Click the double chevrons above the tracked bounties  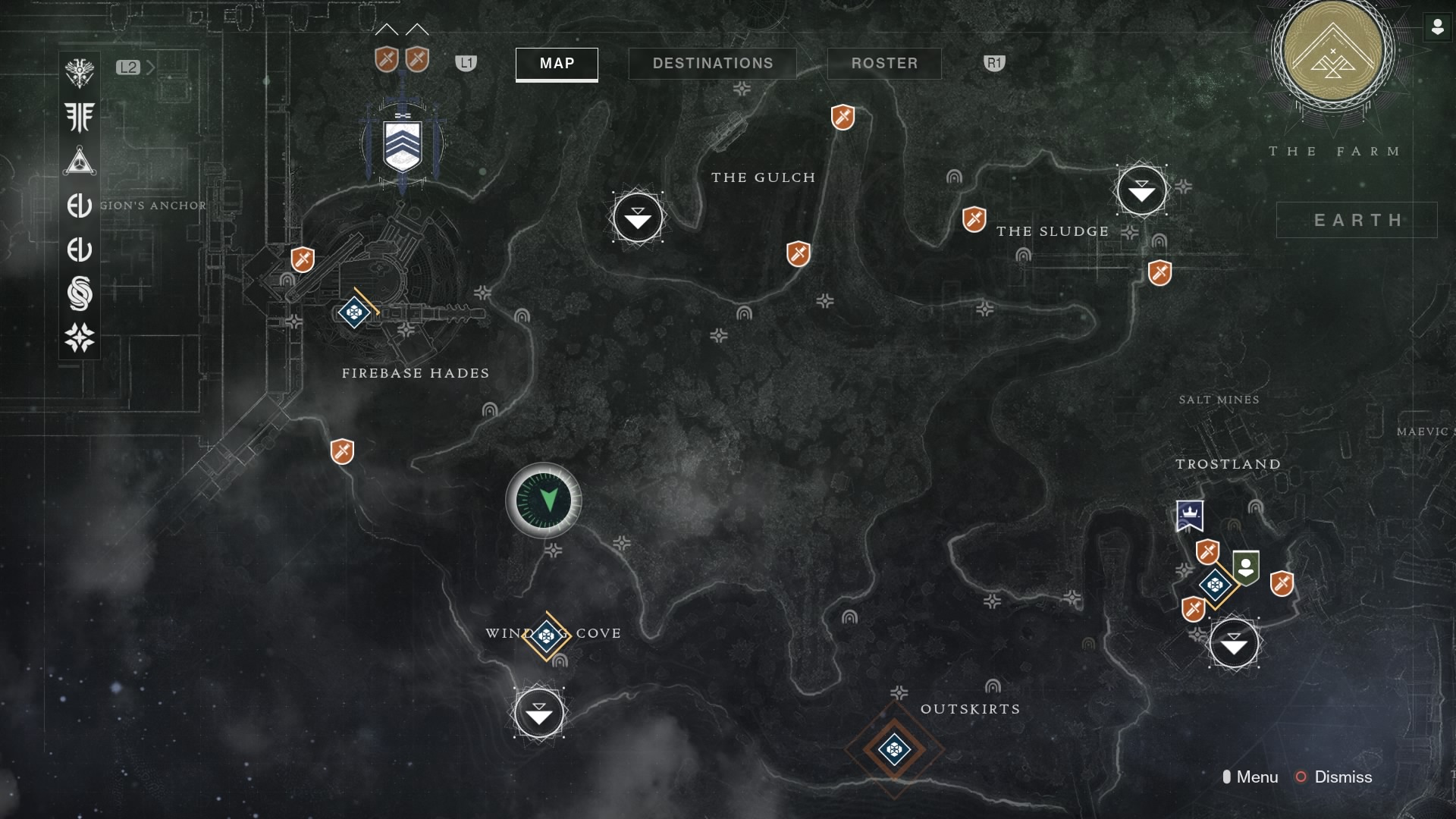400,30
